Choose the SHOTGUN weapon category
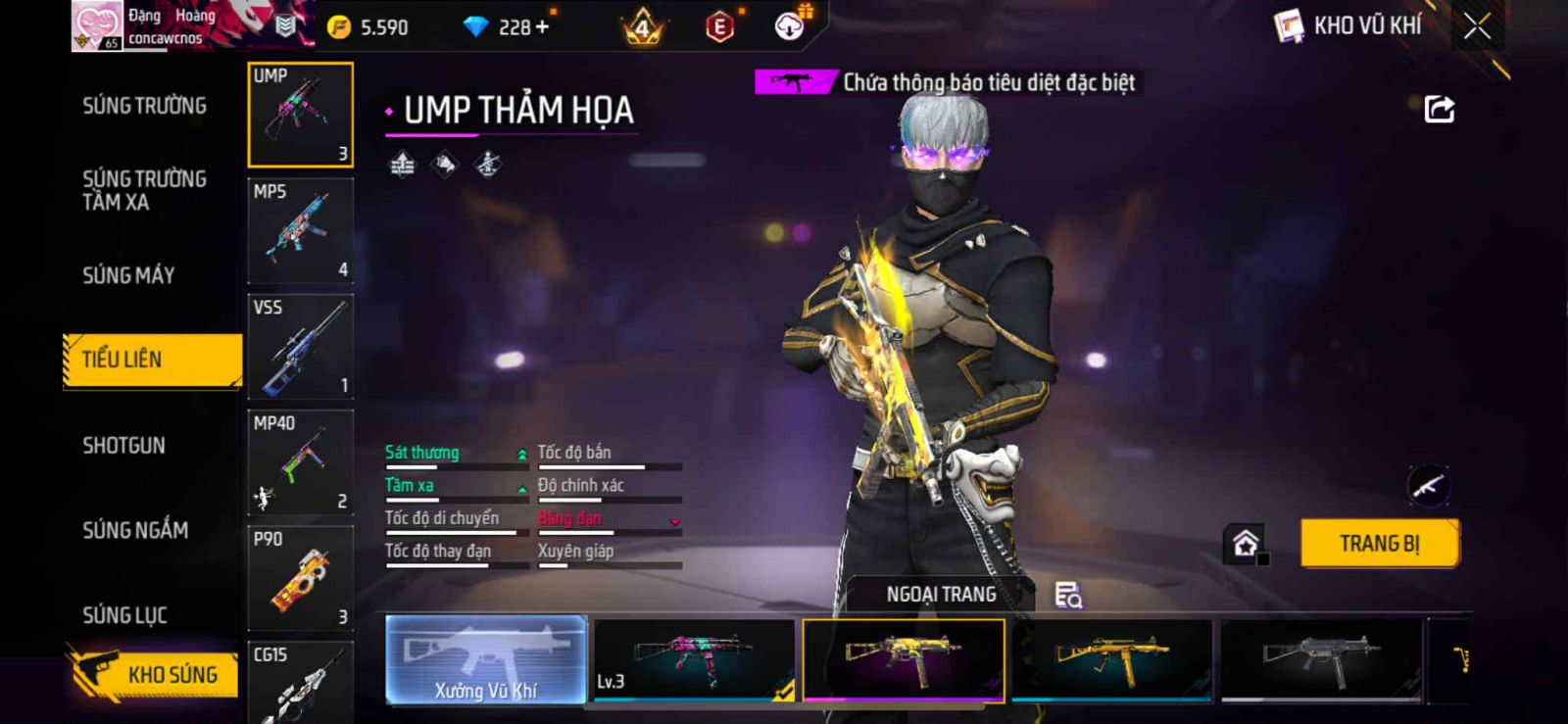Screen dimensions: 1568x724 [x=123, y=446]
